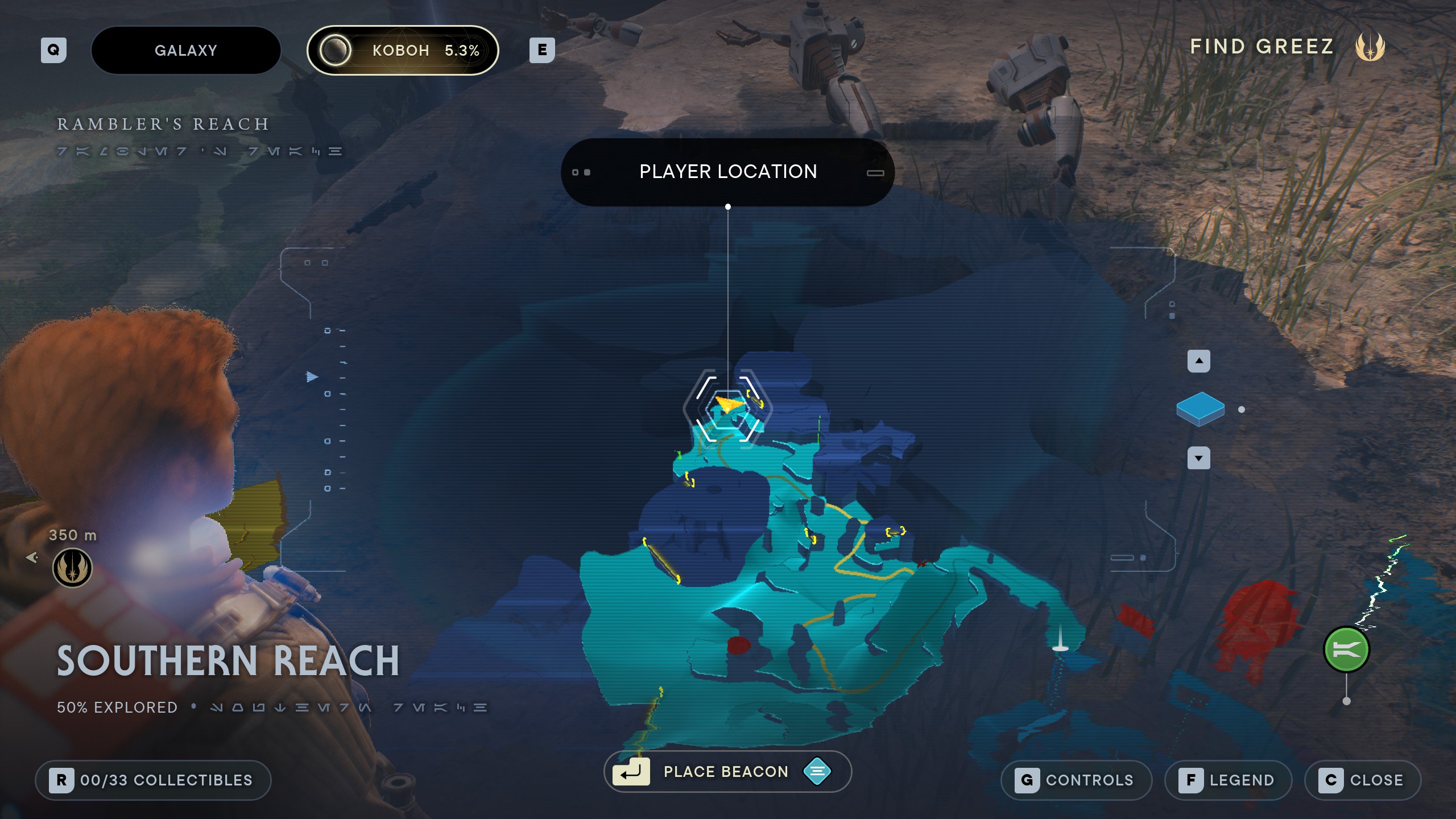Screen dimensions: 1456x819
Task: Place a beacon on the map
Action: (727, 771)
